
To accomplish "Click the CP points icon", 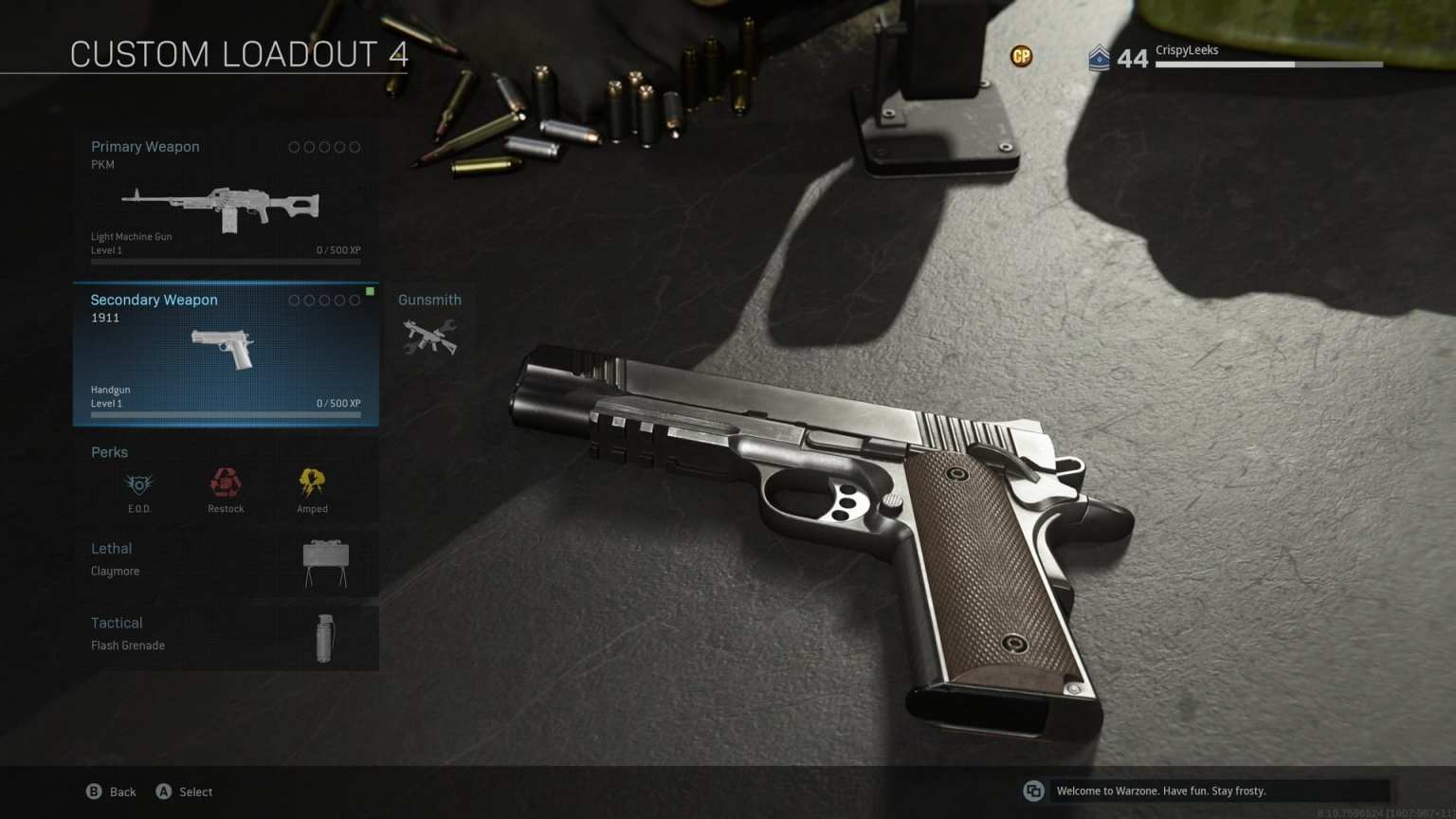I will (1022, 57).
